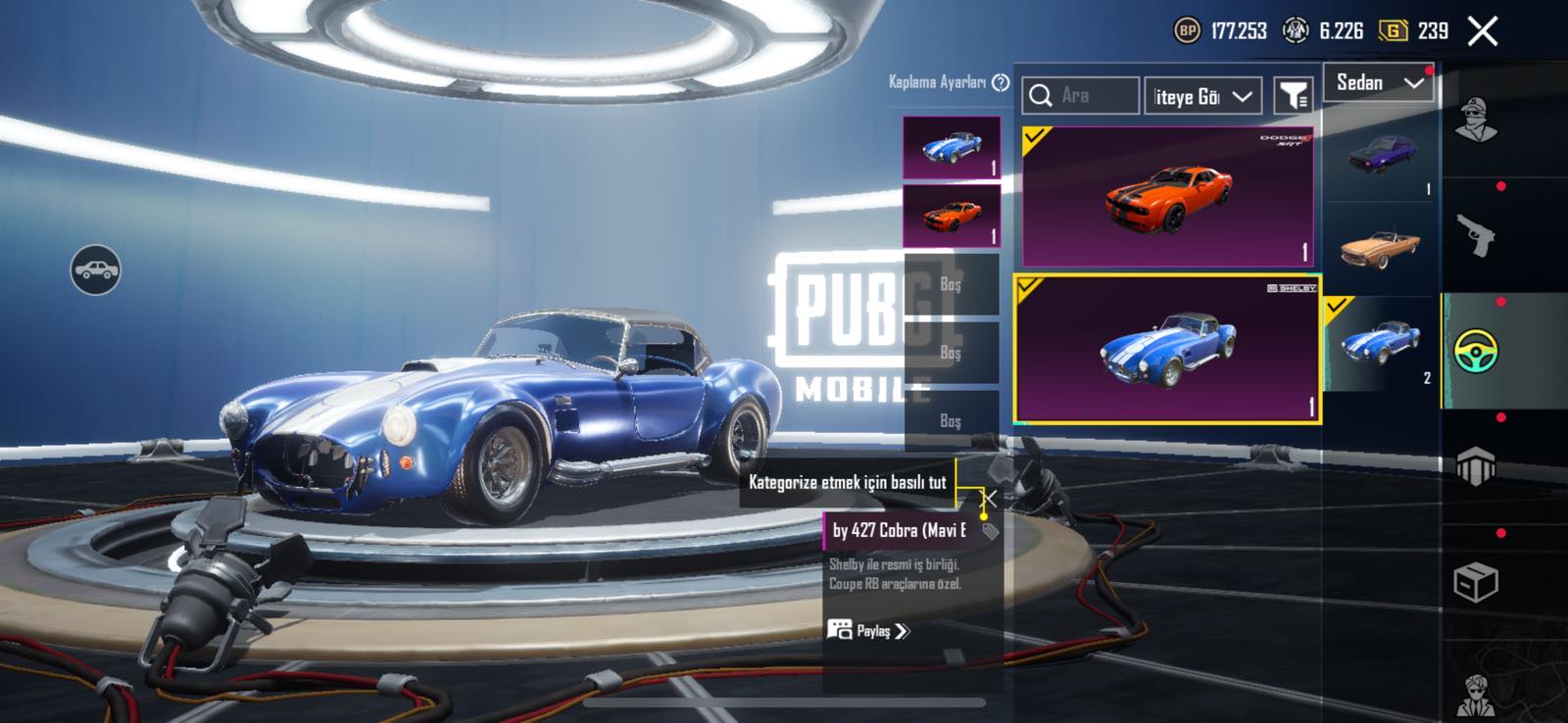The height and width of the screenshot is (723, 1568).
Task: Pick the orange Dodge equipped slot thumbnail
Action: (951, 215)
